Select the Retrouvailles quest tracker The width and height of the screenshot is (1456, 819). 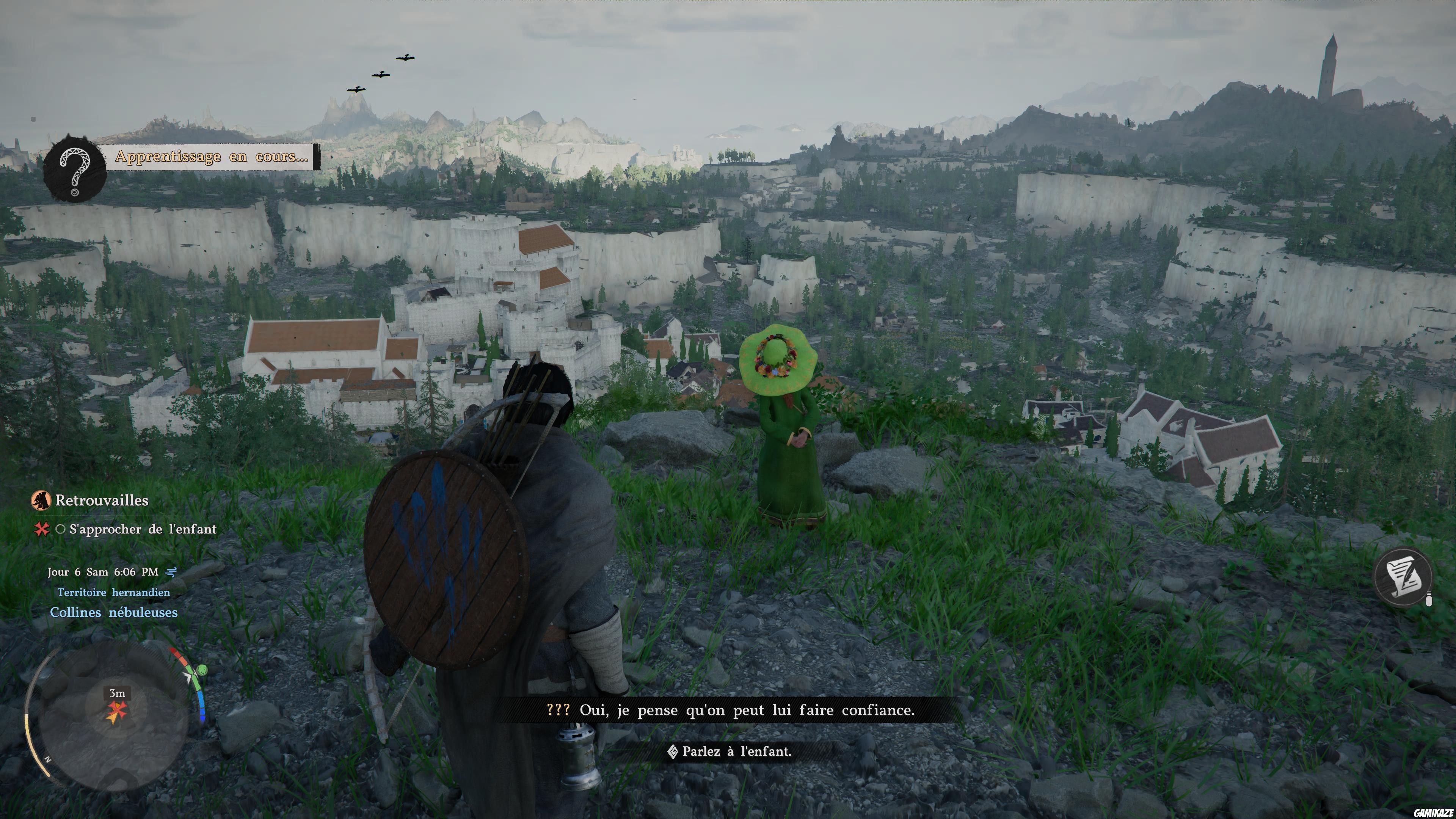[101, 501]
